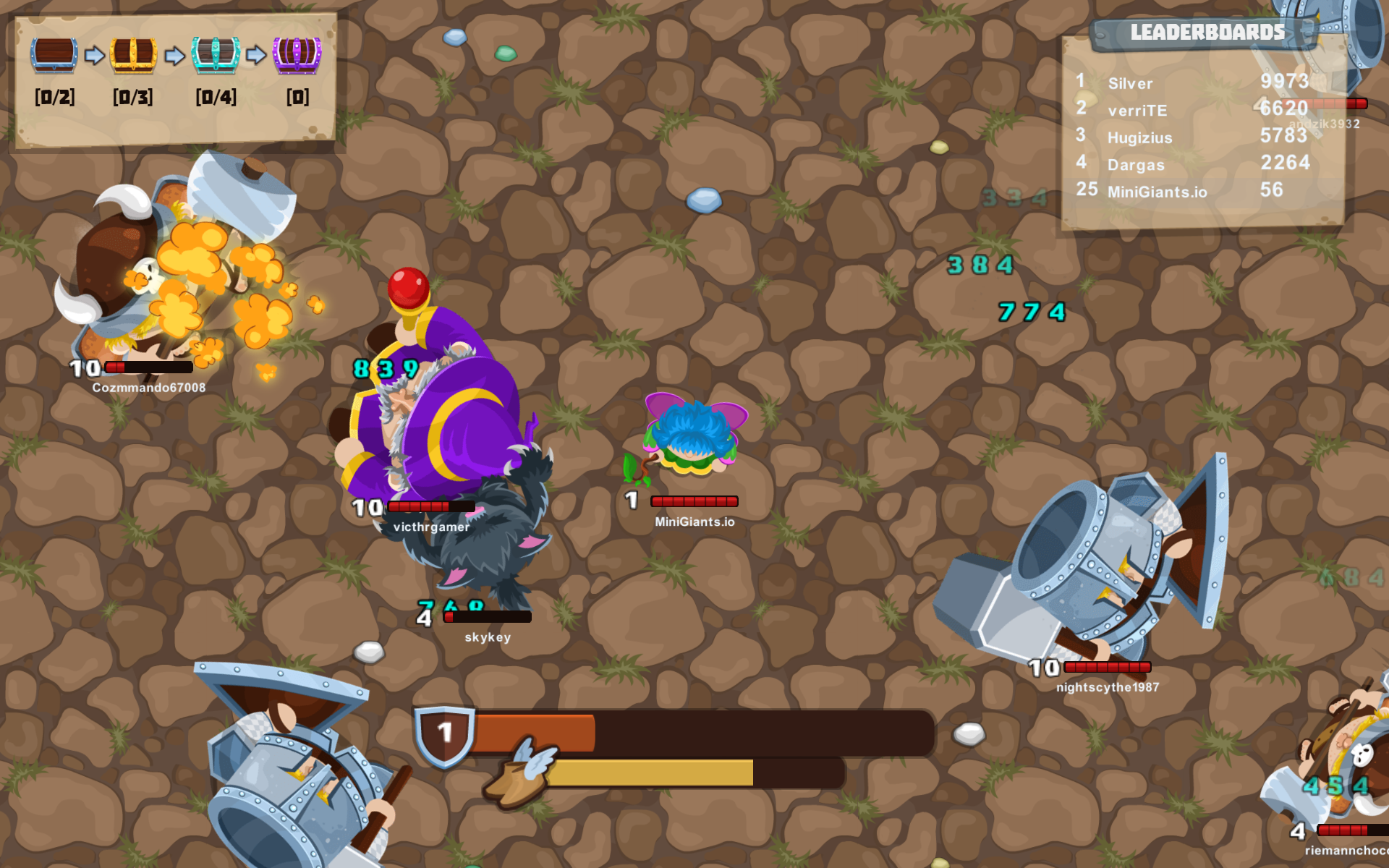Click the arrow between wooden and golden chests
Screen dimensions: 1389x868
[95, 54]
